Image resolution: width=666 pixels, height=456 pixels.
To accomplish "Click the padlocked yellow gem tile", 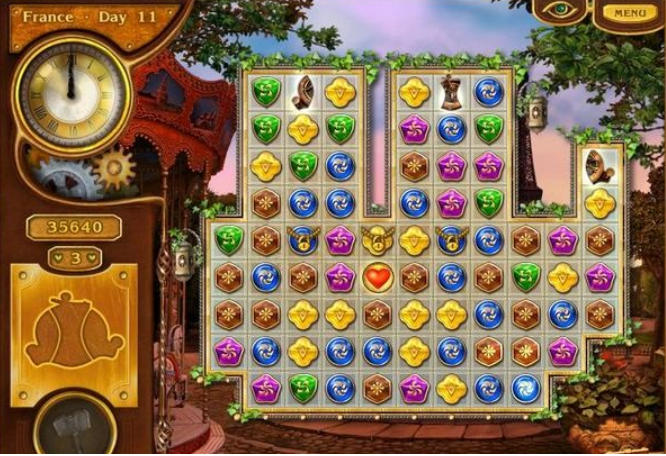I will 377,240.
